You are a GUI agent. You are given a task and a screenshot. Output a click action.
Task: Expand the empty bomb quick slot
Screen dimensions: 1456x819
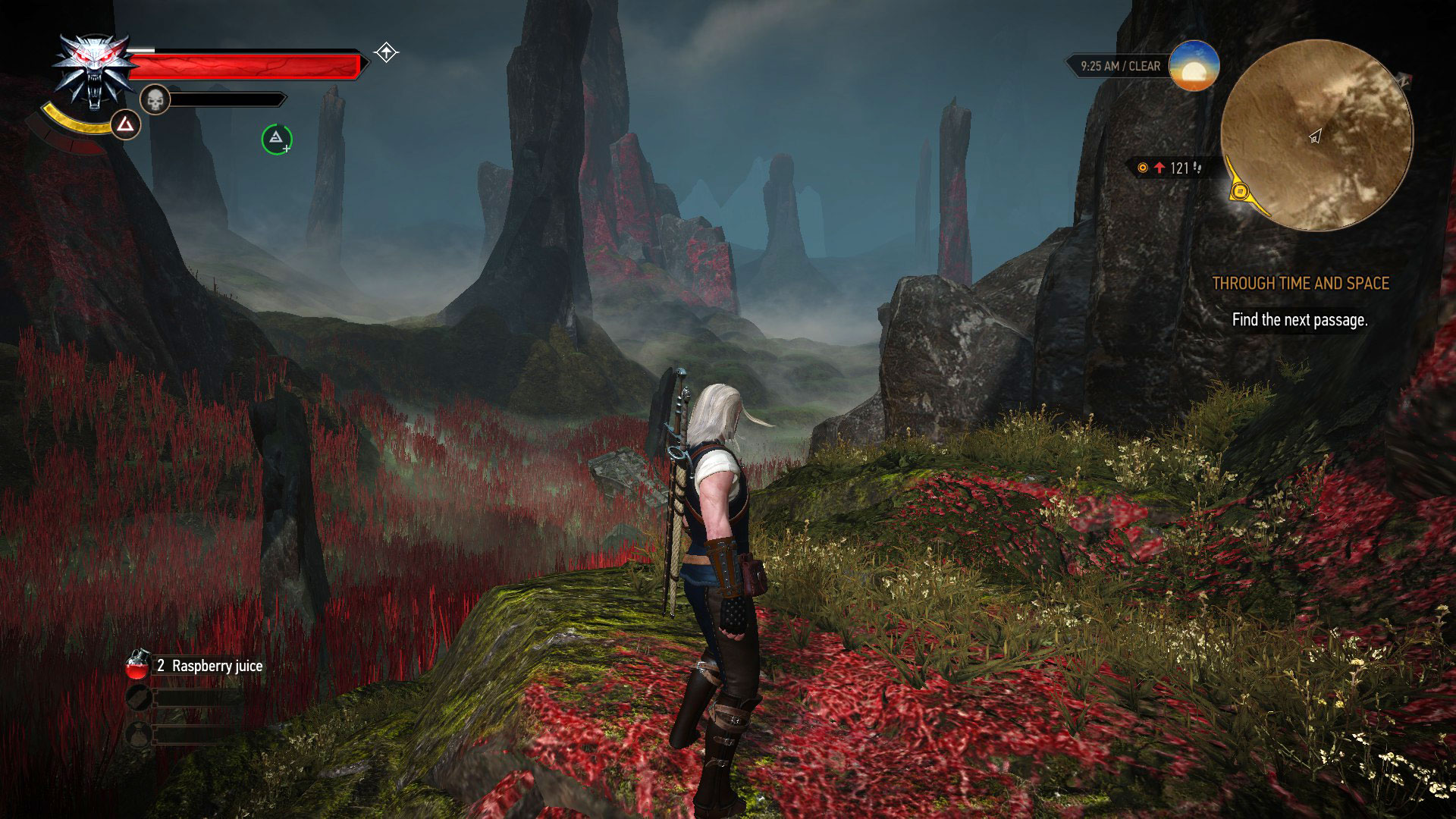[140, 698]
